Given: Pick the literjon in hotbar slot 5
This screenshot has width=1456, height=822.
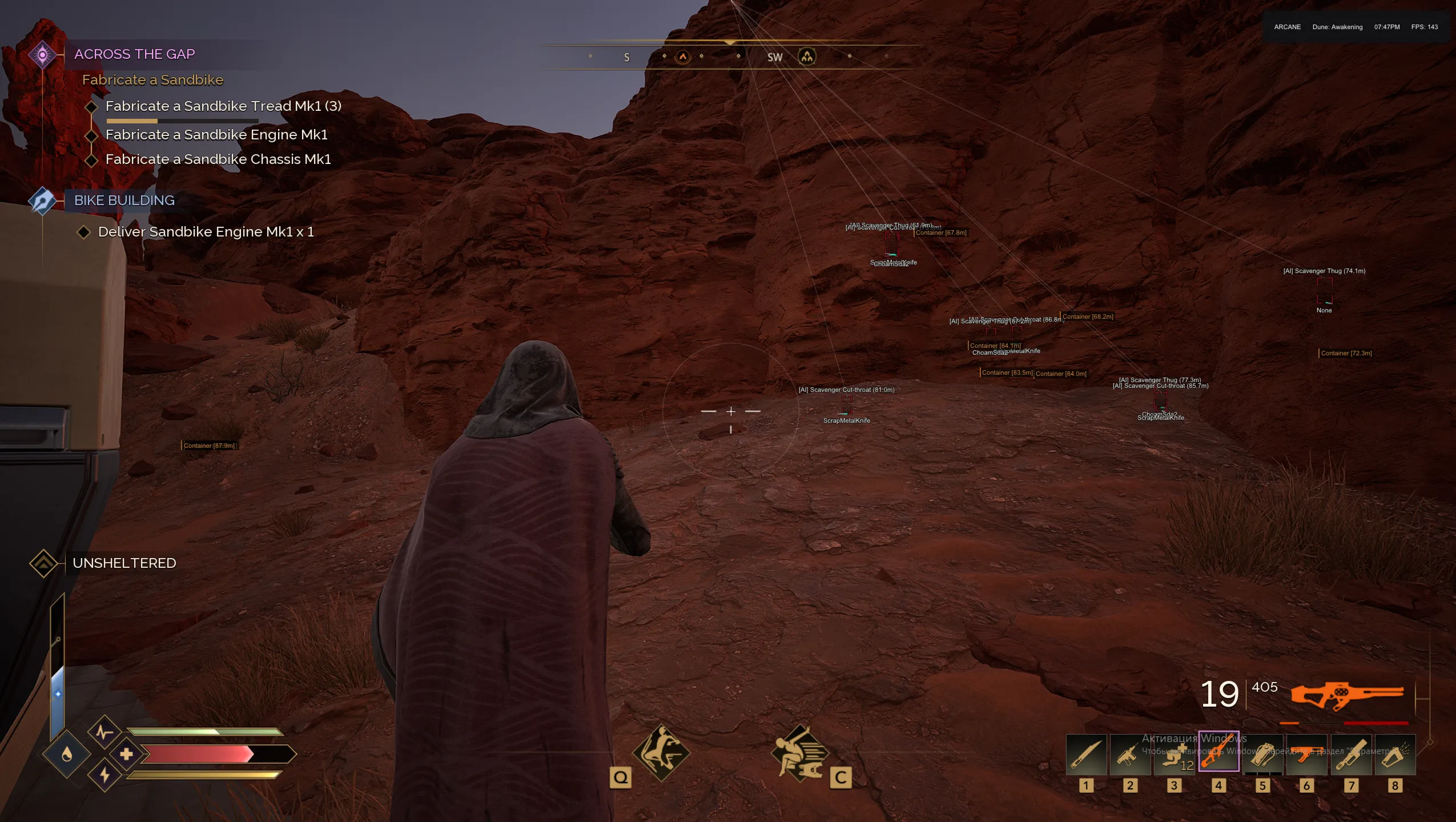Looking at the screenshot, I should coord(1263,755).
